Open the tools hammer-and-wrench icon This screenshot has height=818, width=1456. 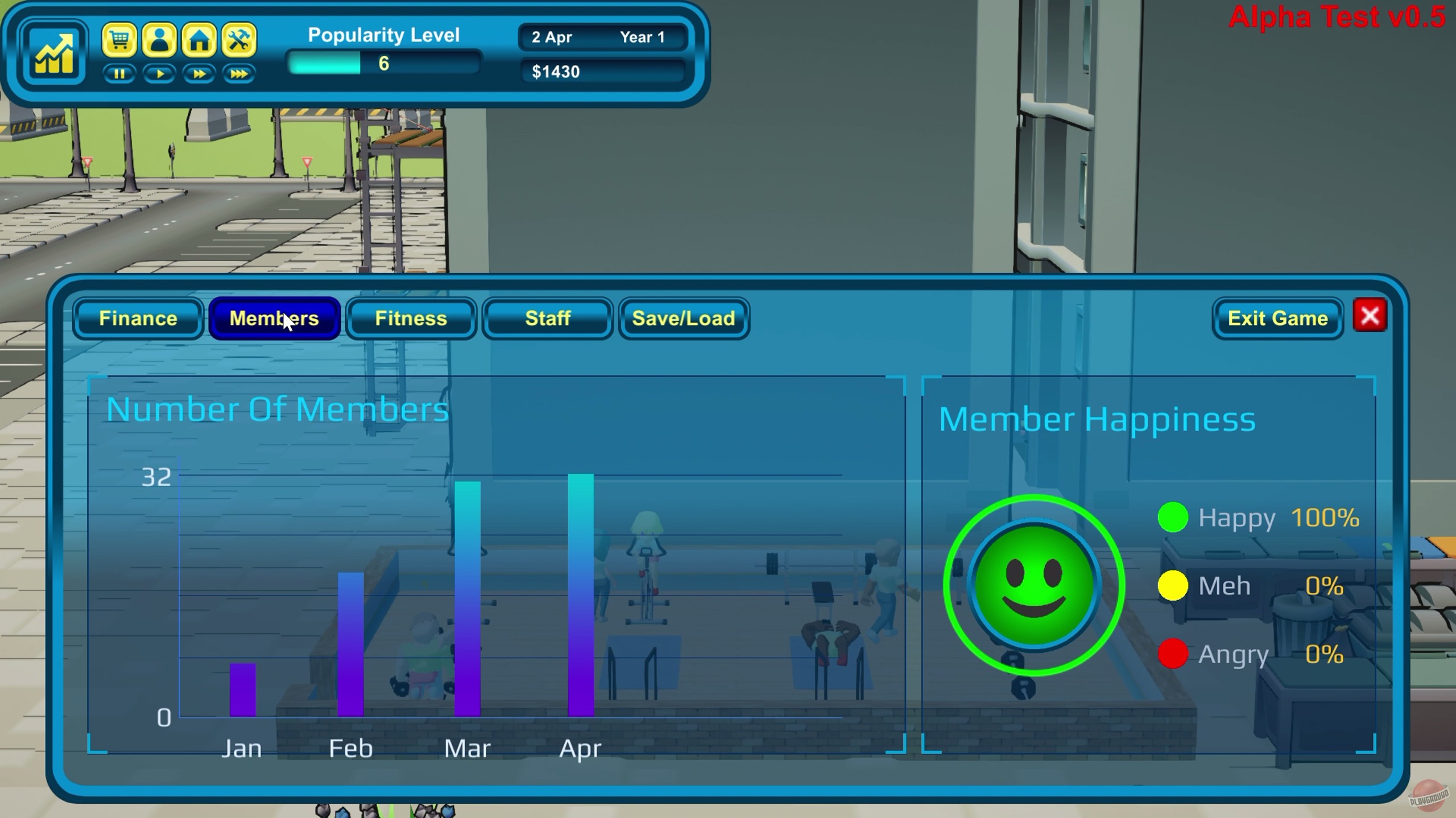click(239, 40)
